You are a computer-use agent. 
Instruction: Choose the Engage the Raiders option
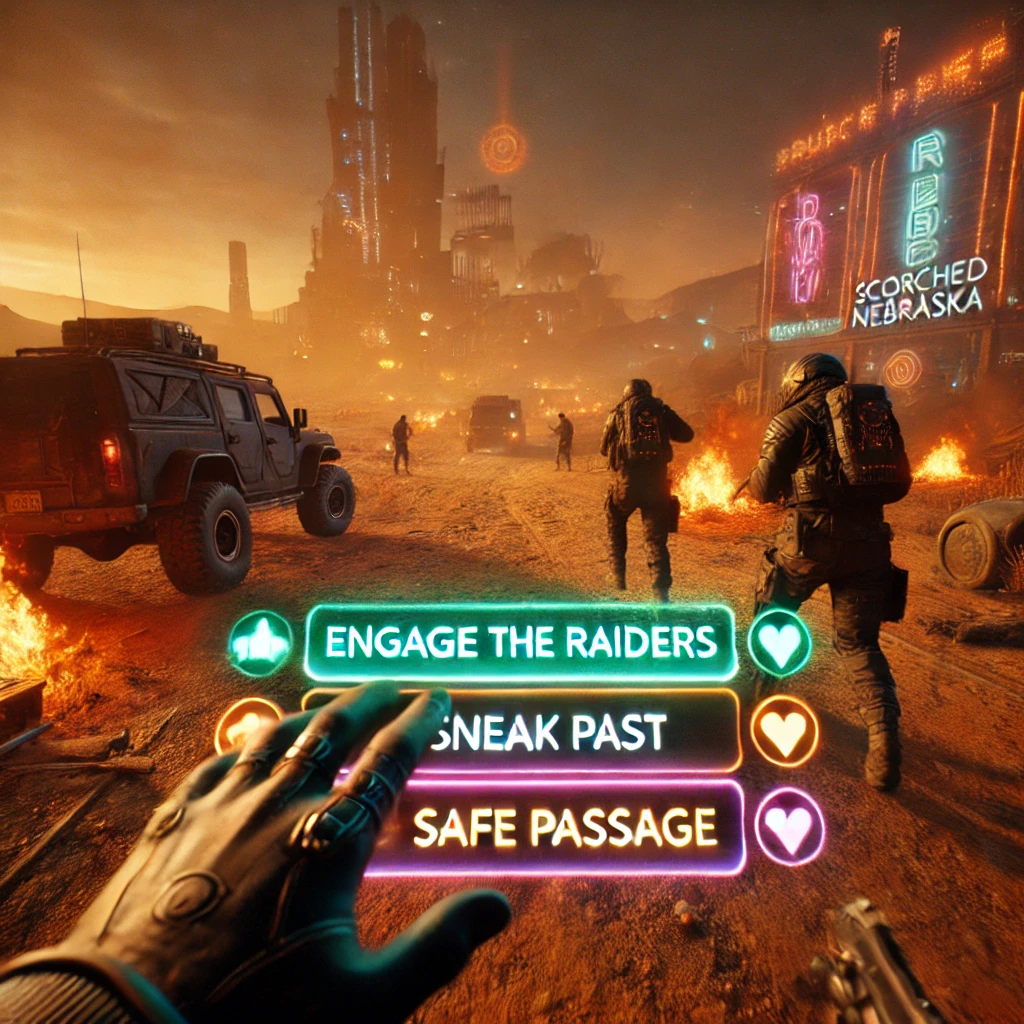coord(520,643)
